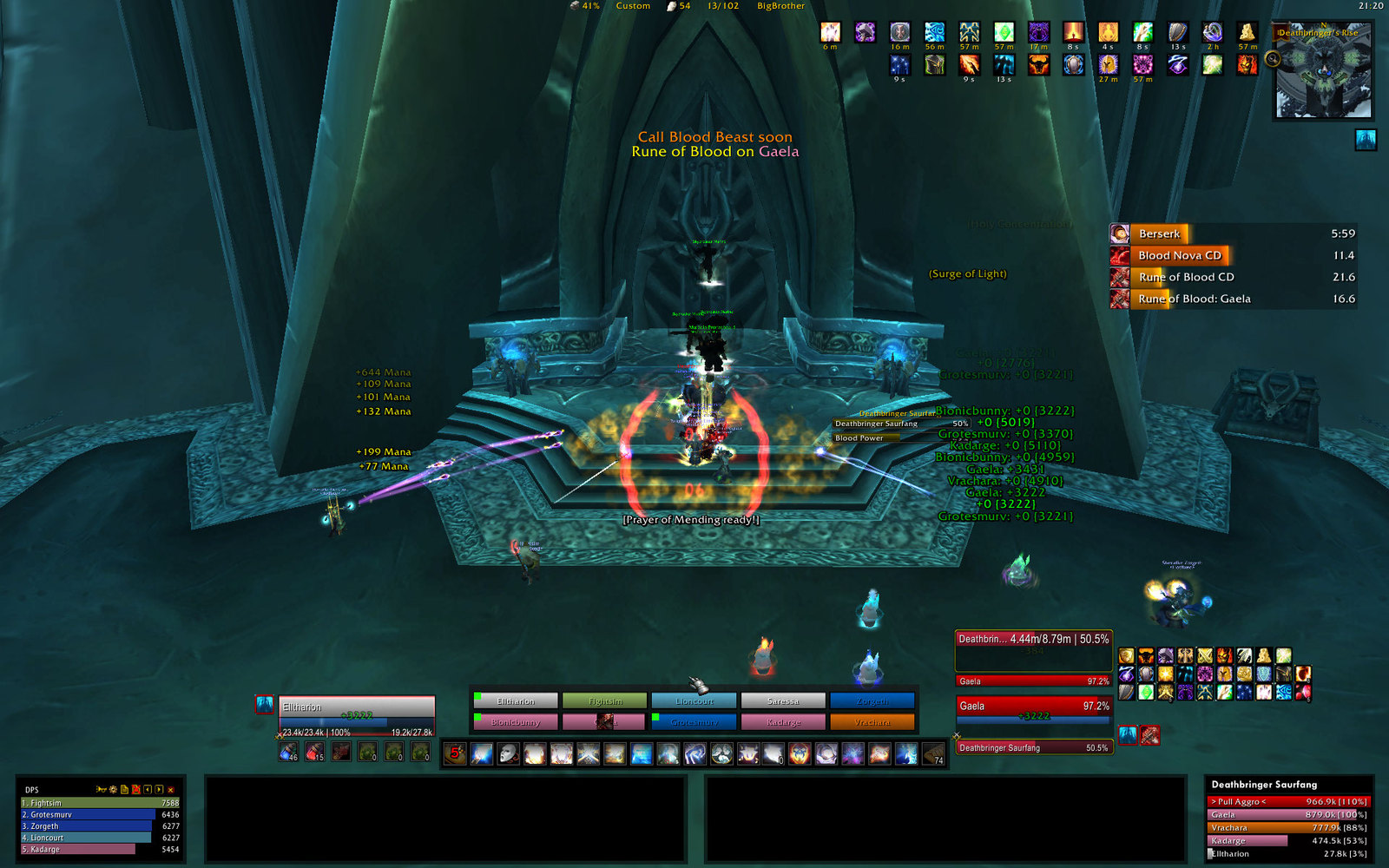Open the DPS meter gear settings
The image size is (1389, 868).
click(x=113, y=790)
